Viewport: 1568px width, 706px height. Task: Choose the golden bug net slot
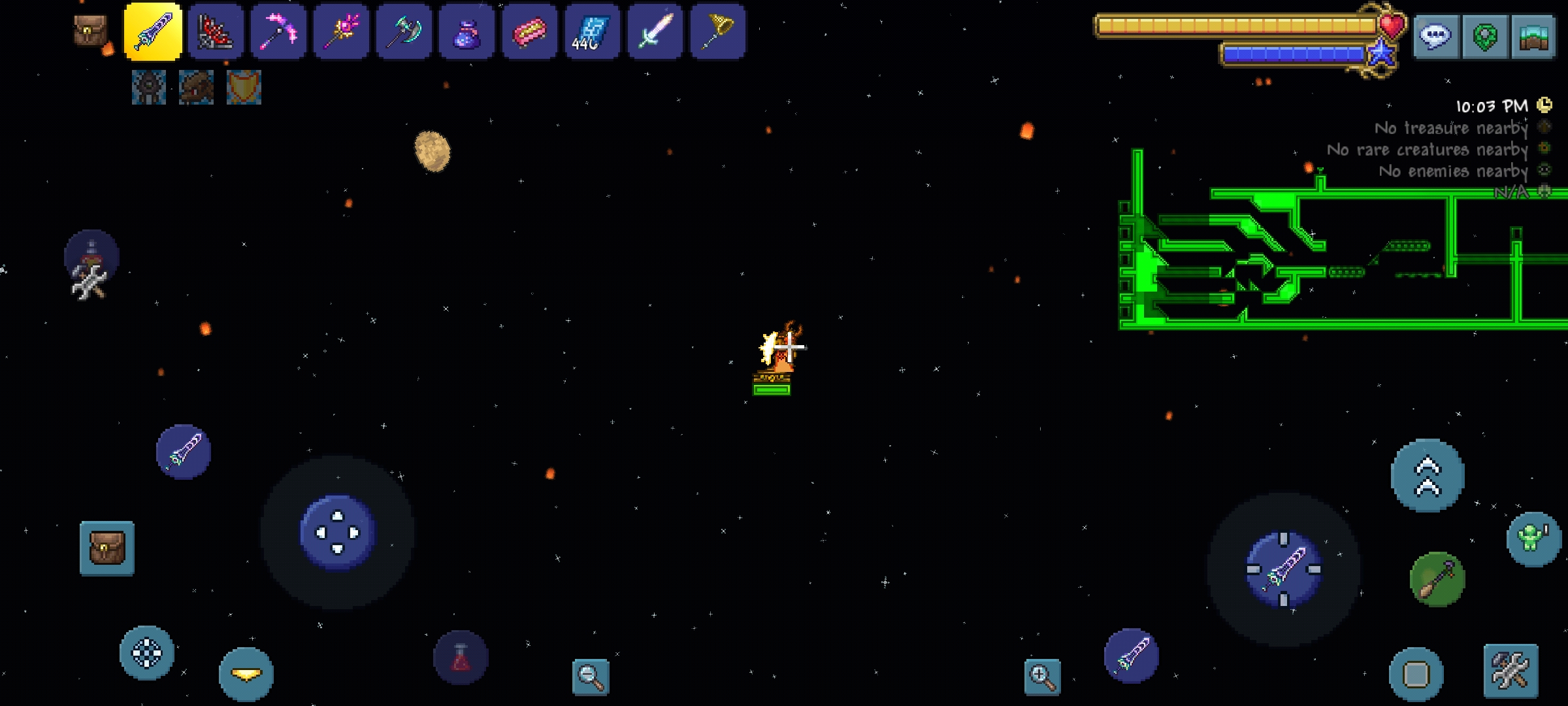(717, 31)
